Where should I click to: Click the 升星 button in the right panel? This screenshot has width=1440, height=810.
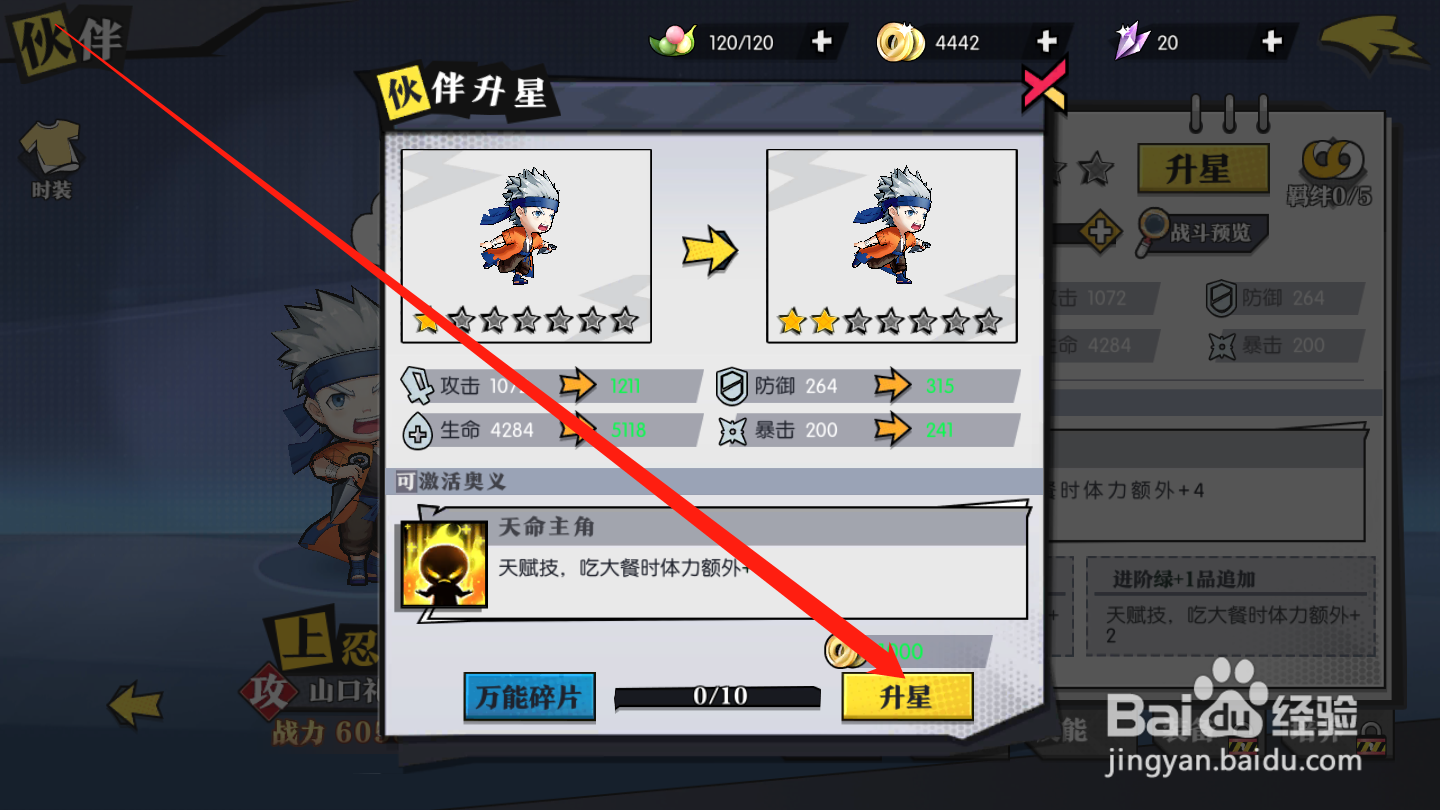1202,169
